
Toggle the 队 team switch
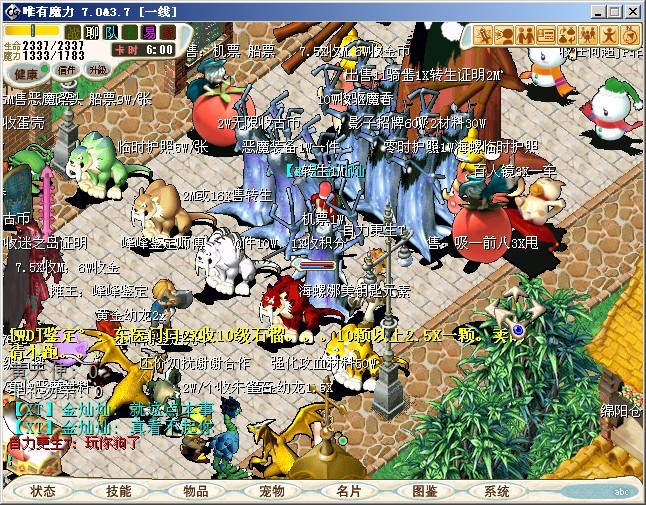pos(112,32)
